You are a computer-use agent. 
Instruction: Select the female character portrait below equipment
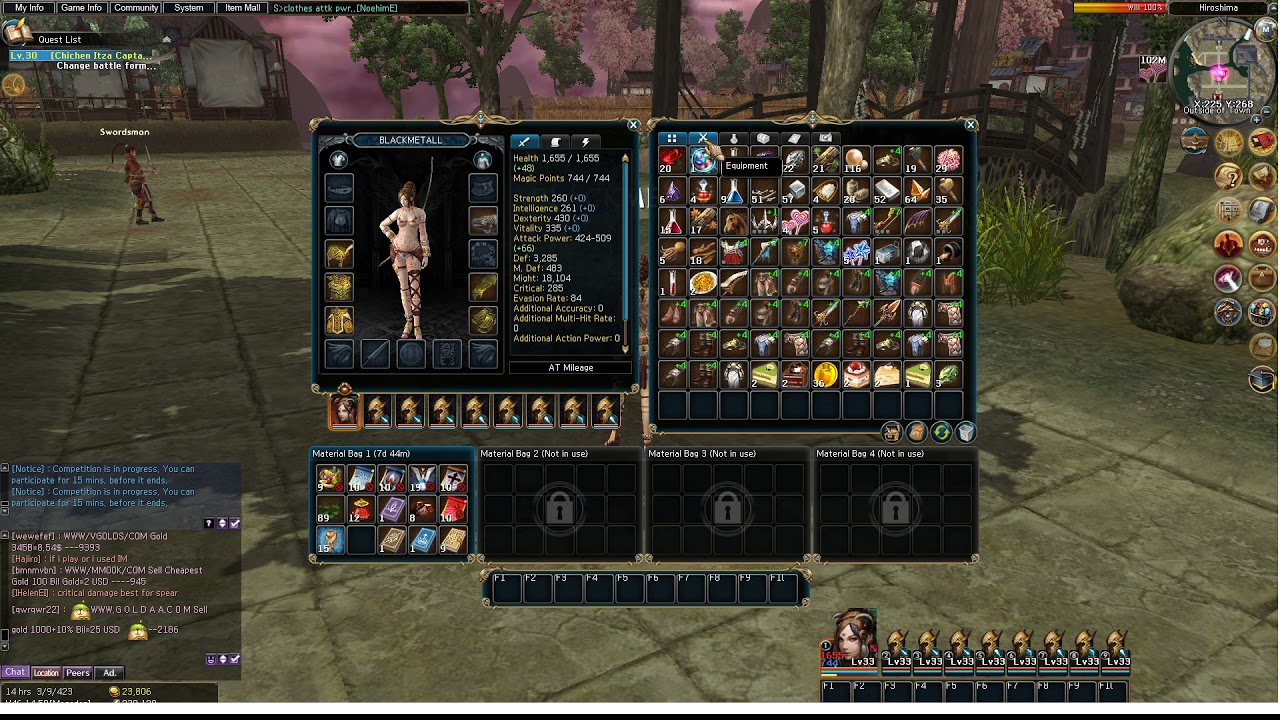(344, 410)
